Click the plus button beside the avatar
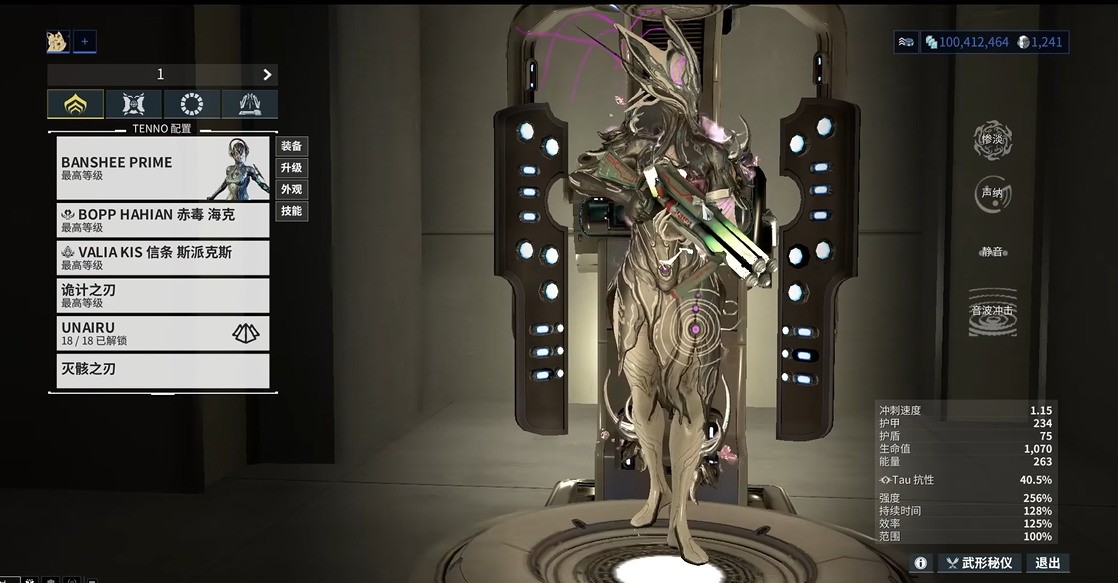 point(85,41)
